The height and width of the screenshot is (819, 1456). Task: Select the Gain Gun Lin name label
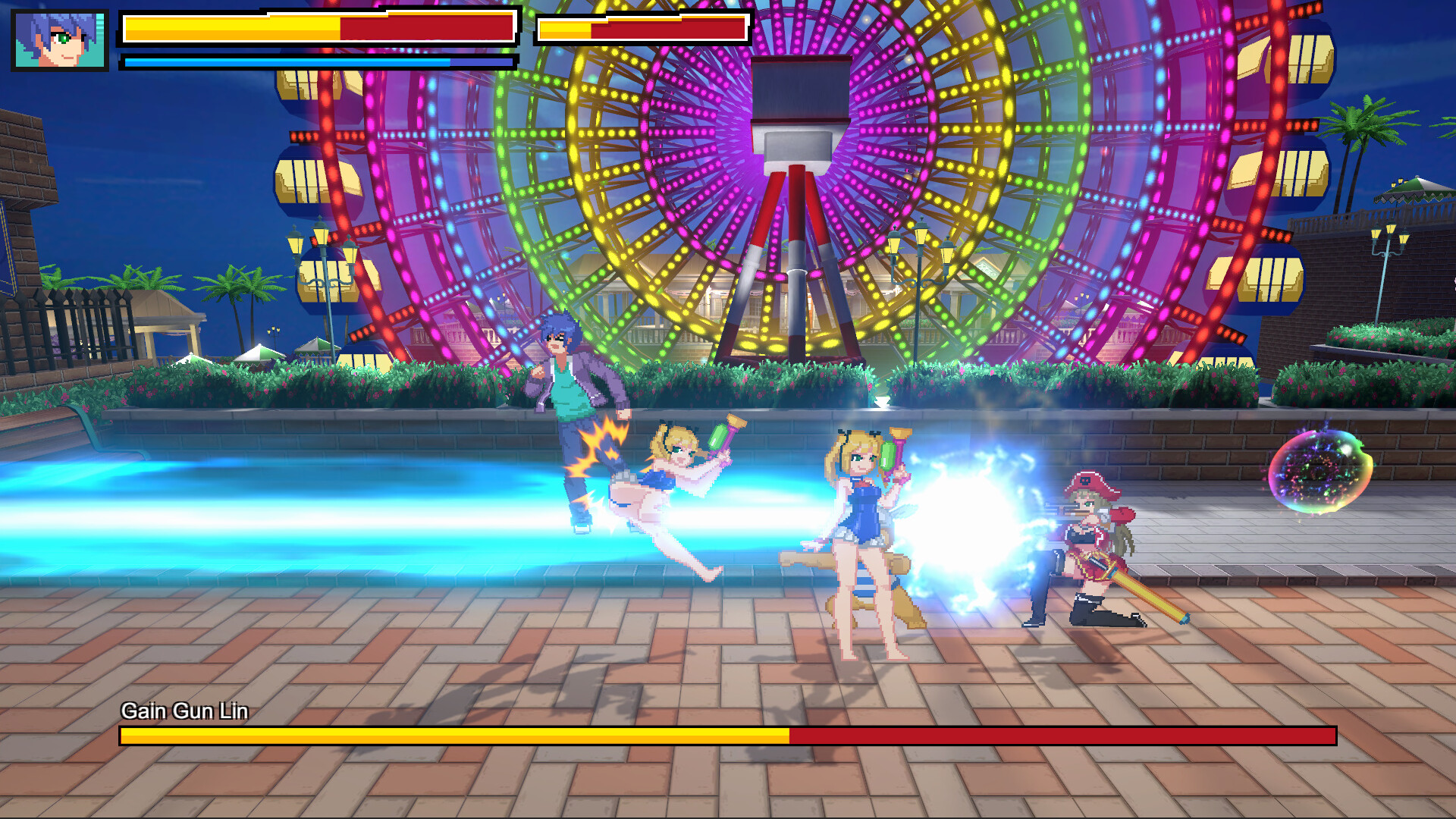pyautogui.click(x=186, y=712)
